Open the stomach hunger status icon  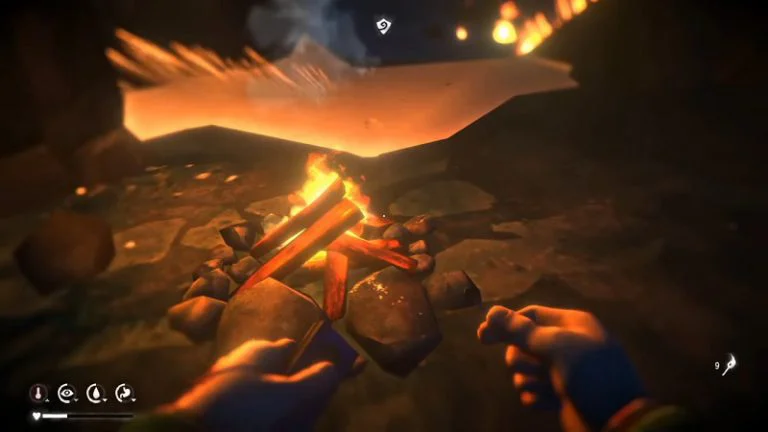tap(125, 393)
